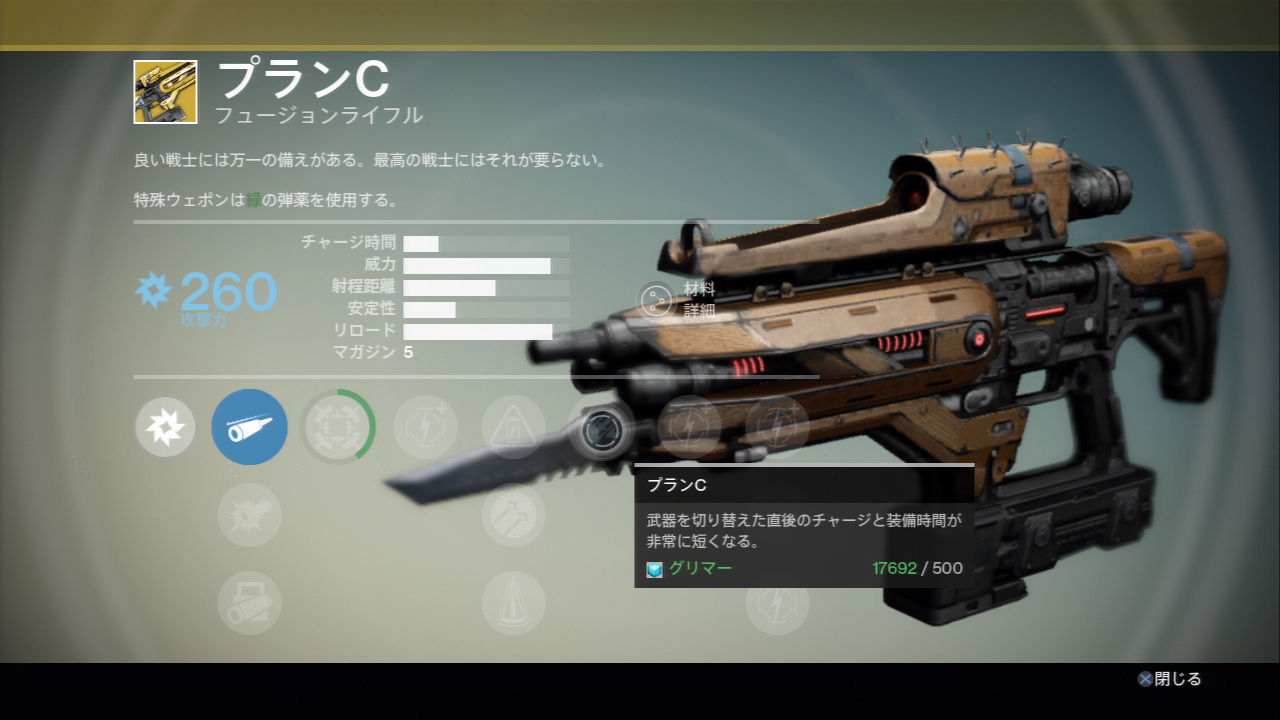Choose the highlighted blue barrel perk

(x=249, y=427)
